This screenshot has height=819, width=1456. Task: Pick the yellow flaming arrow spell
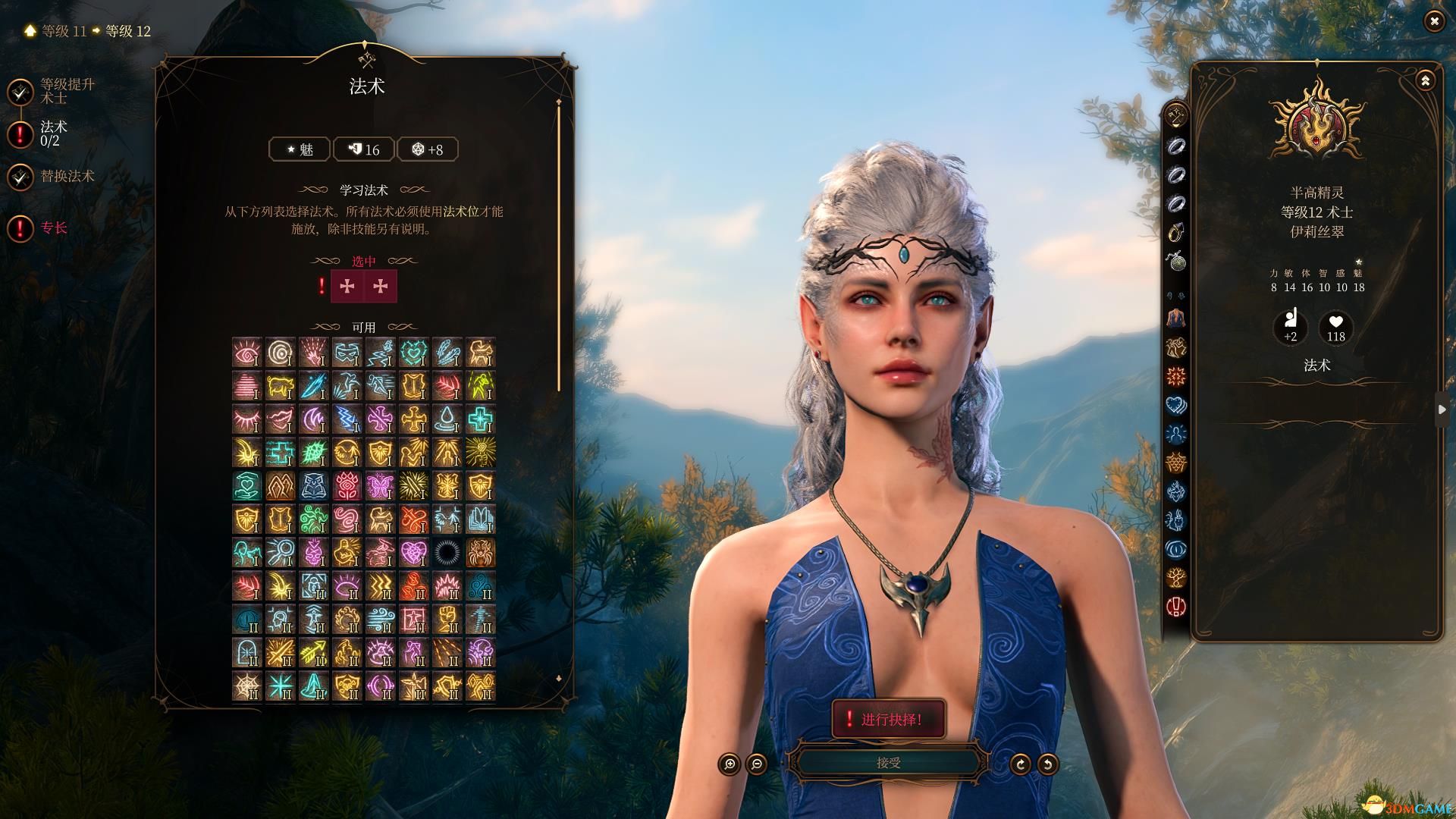pyautogui.click(x=313, y=653)
